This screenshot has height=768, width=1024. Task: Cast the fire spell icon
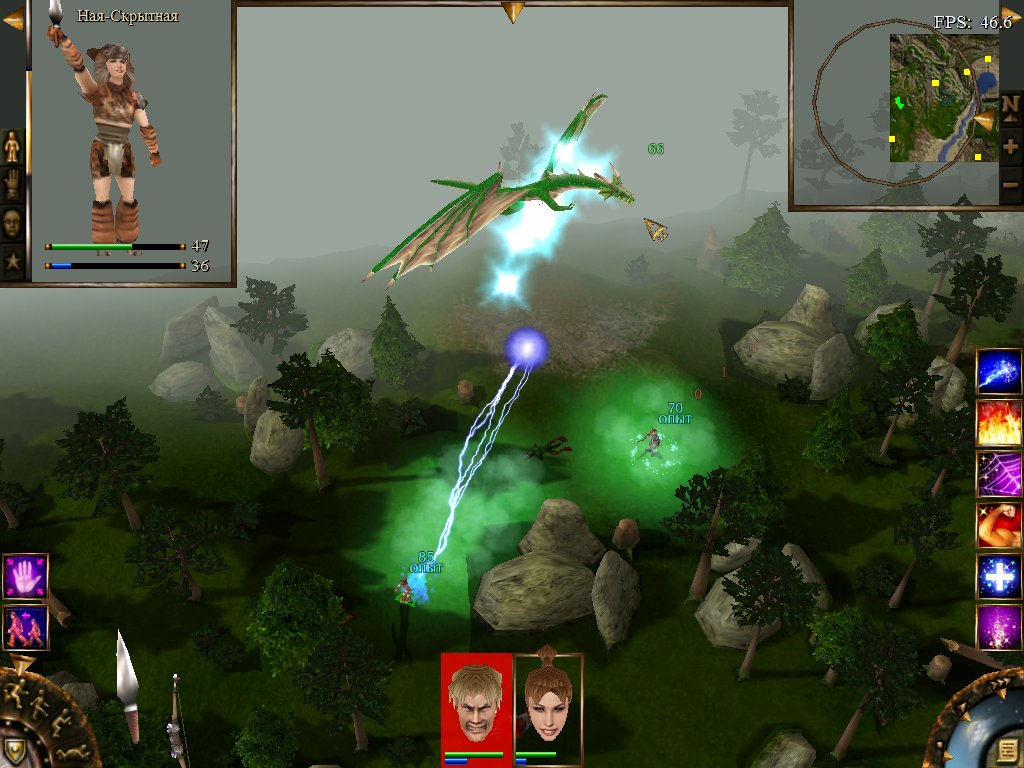(998, 422)
